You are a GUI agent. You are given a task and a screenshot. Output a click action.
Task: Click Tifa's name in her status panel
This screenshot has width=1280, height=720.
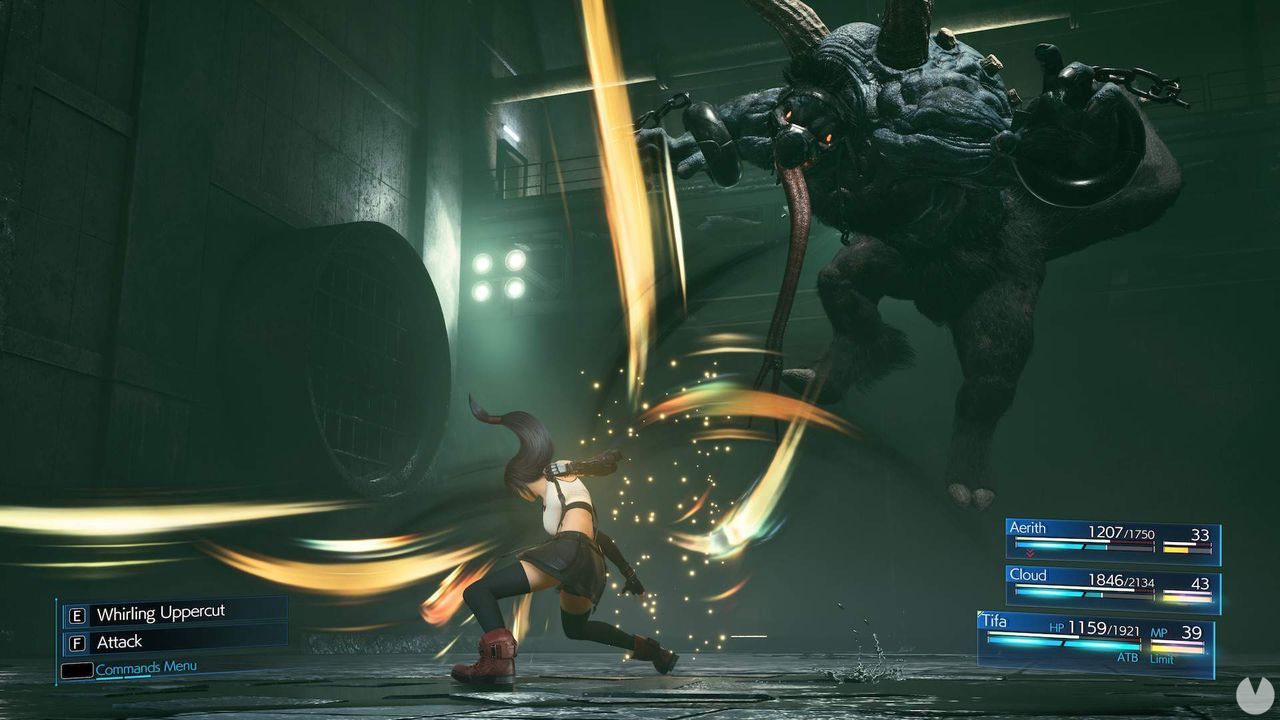coord(994,621)
